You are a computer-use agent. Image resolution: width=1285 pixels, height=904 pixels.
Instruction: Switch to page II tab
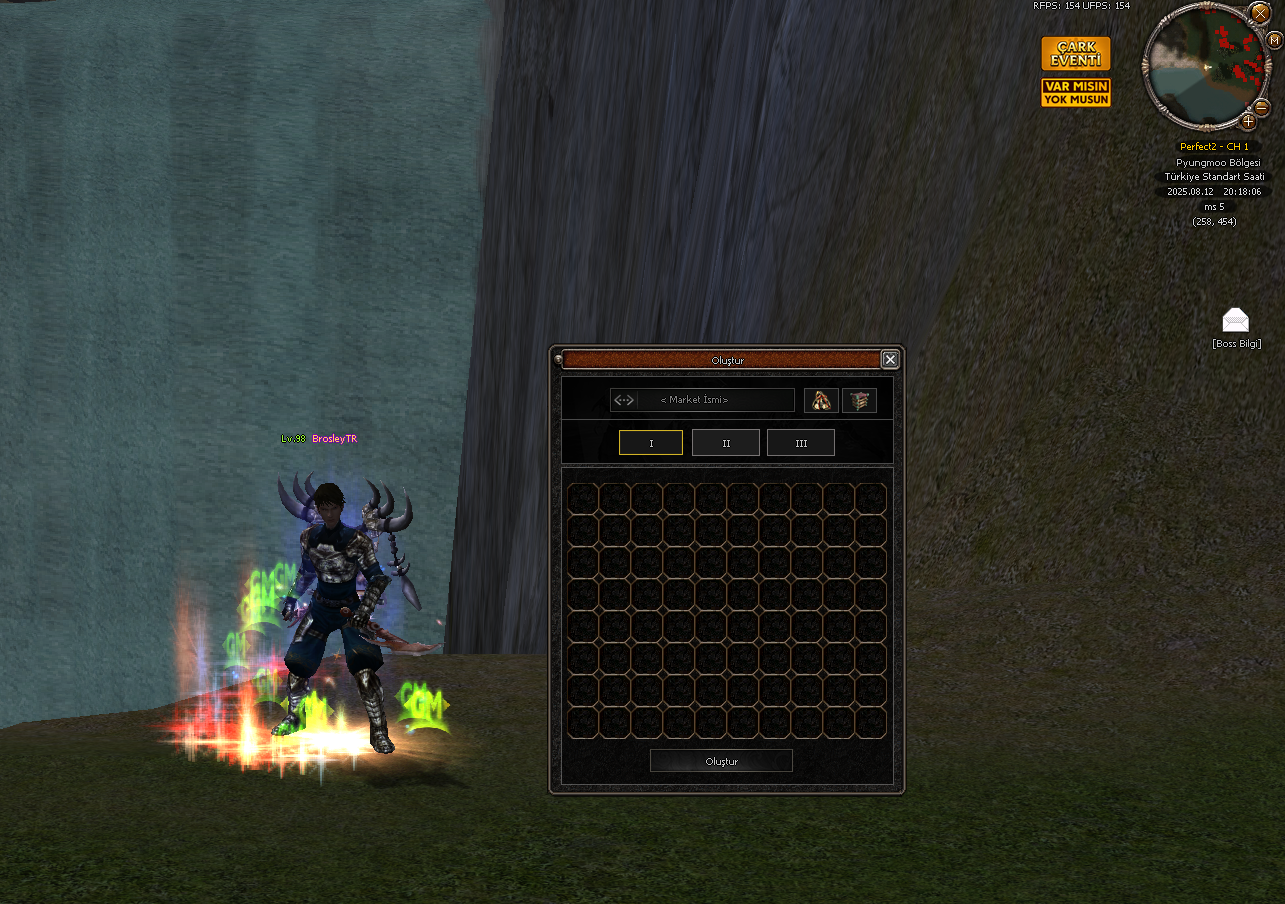tap(726, 443)
